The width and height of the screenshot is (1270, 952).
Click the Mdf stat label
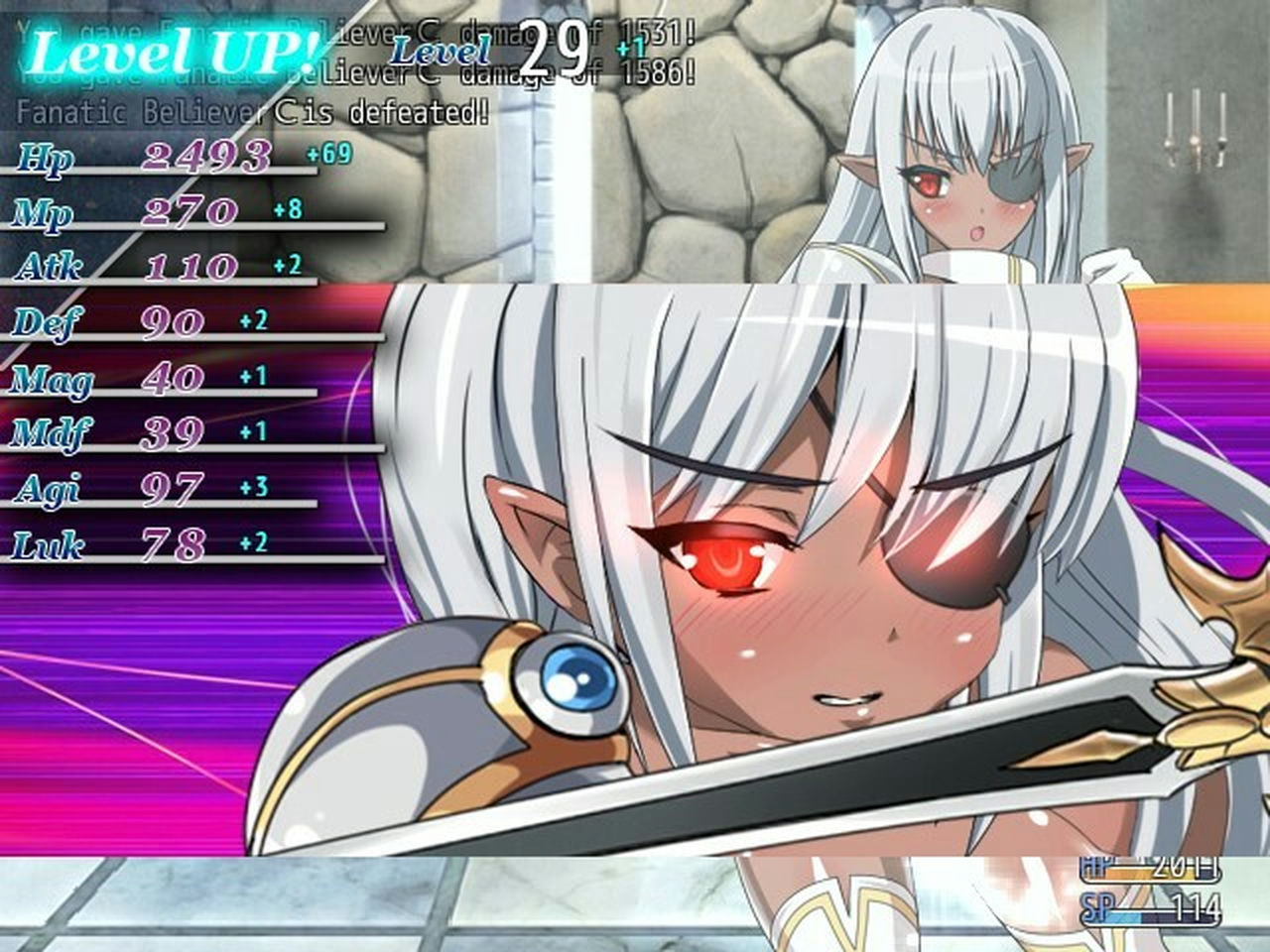(50, 433)
